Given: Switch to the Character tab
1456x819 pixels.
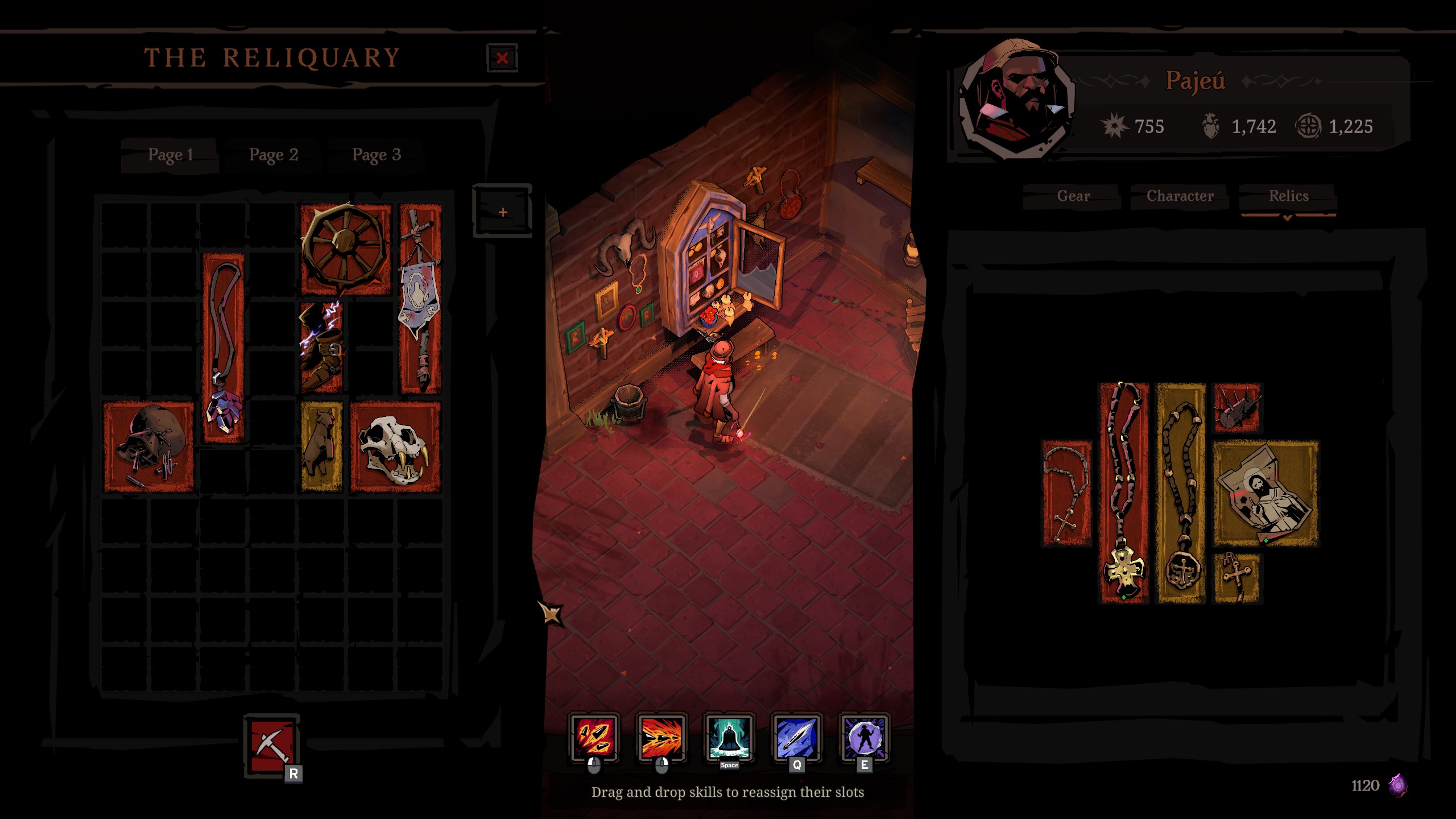Looking at the screenshot, I should (1180, 196).
